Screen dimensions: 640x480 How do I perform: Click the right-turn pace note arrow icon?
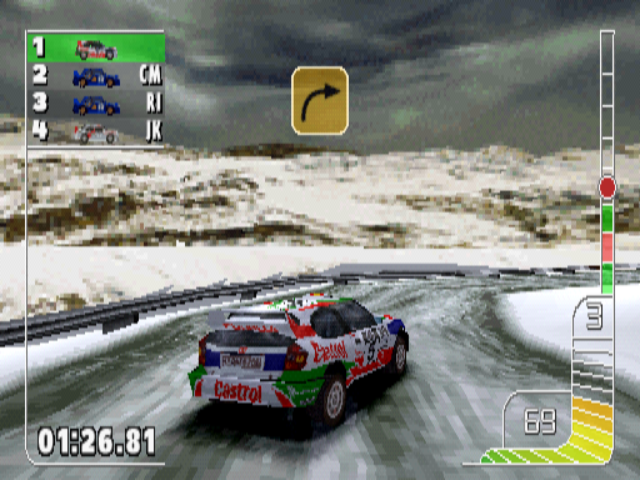320,100
